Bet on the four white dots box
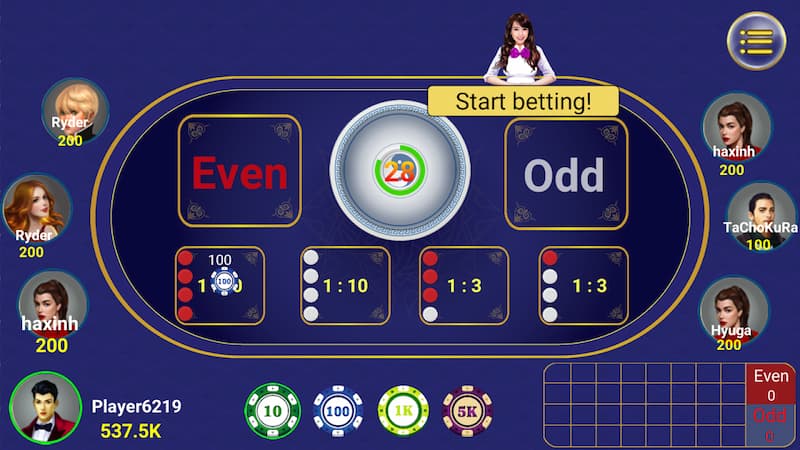 point(345,286)
